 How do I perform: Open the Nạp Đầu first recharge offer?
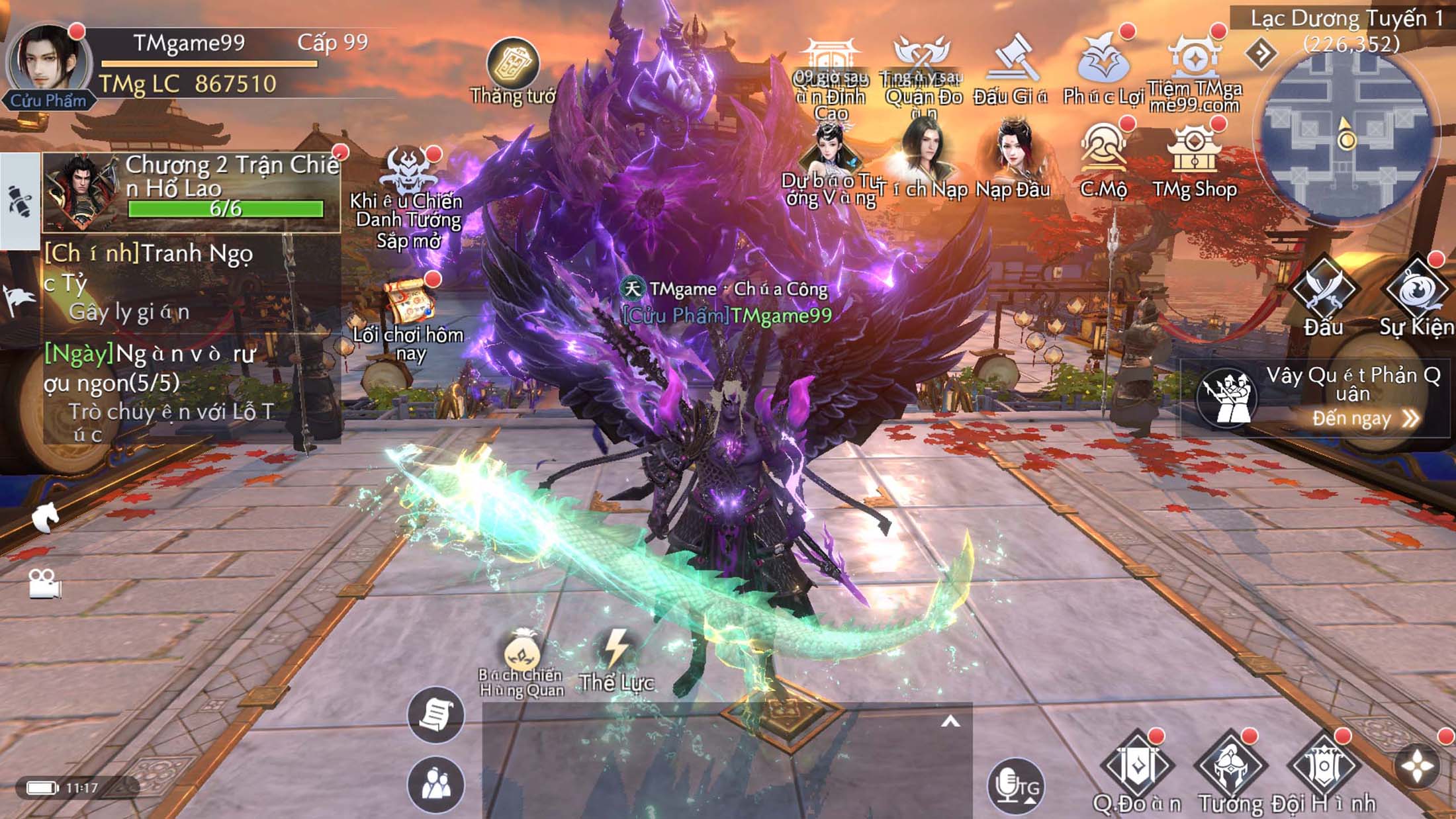pyautogui.click(x=1013, y=152)
